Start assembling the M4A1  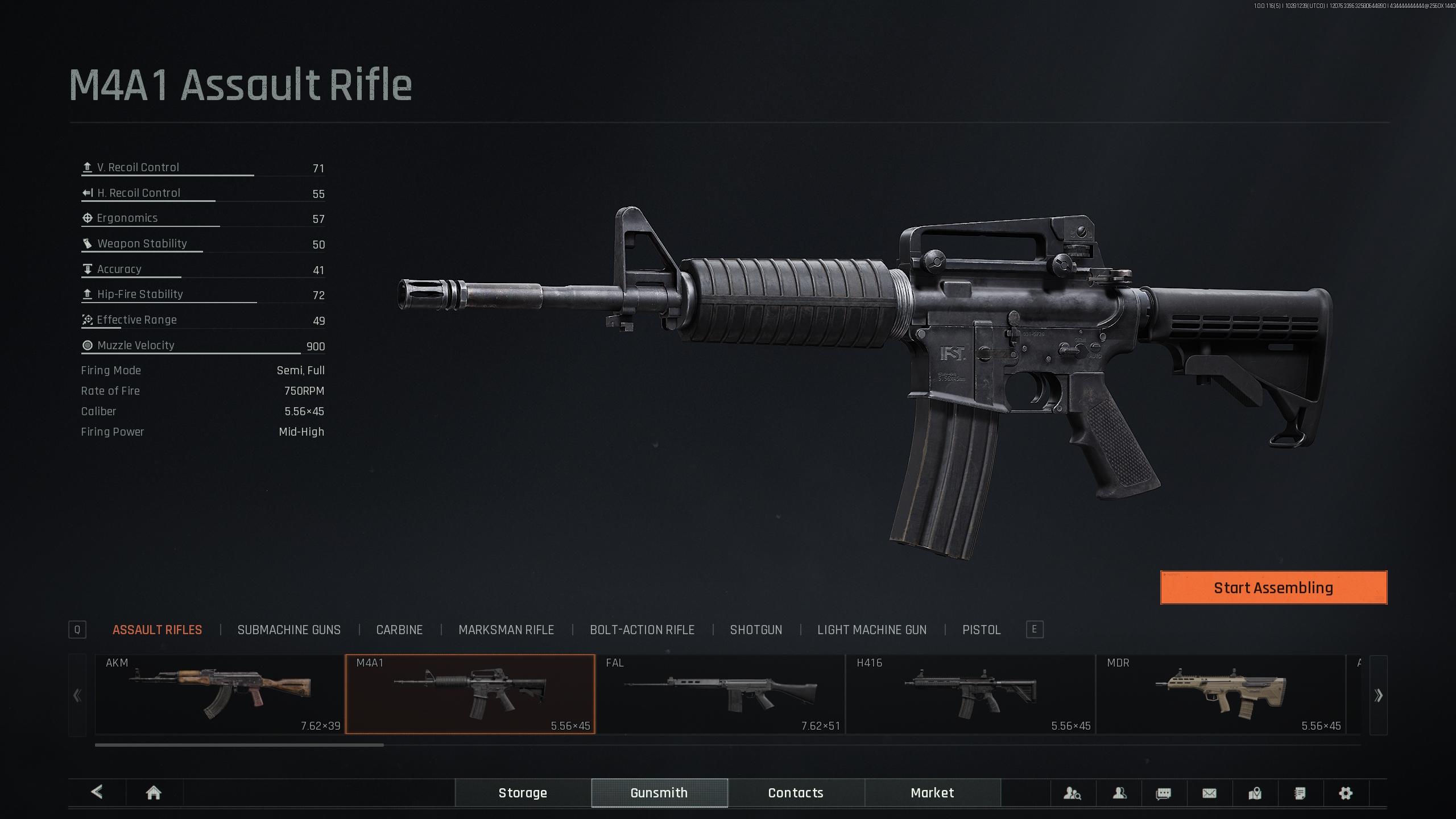point(1273,588)
